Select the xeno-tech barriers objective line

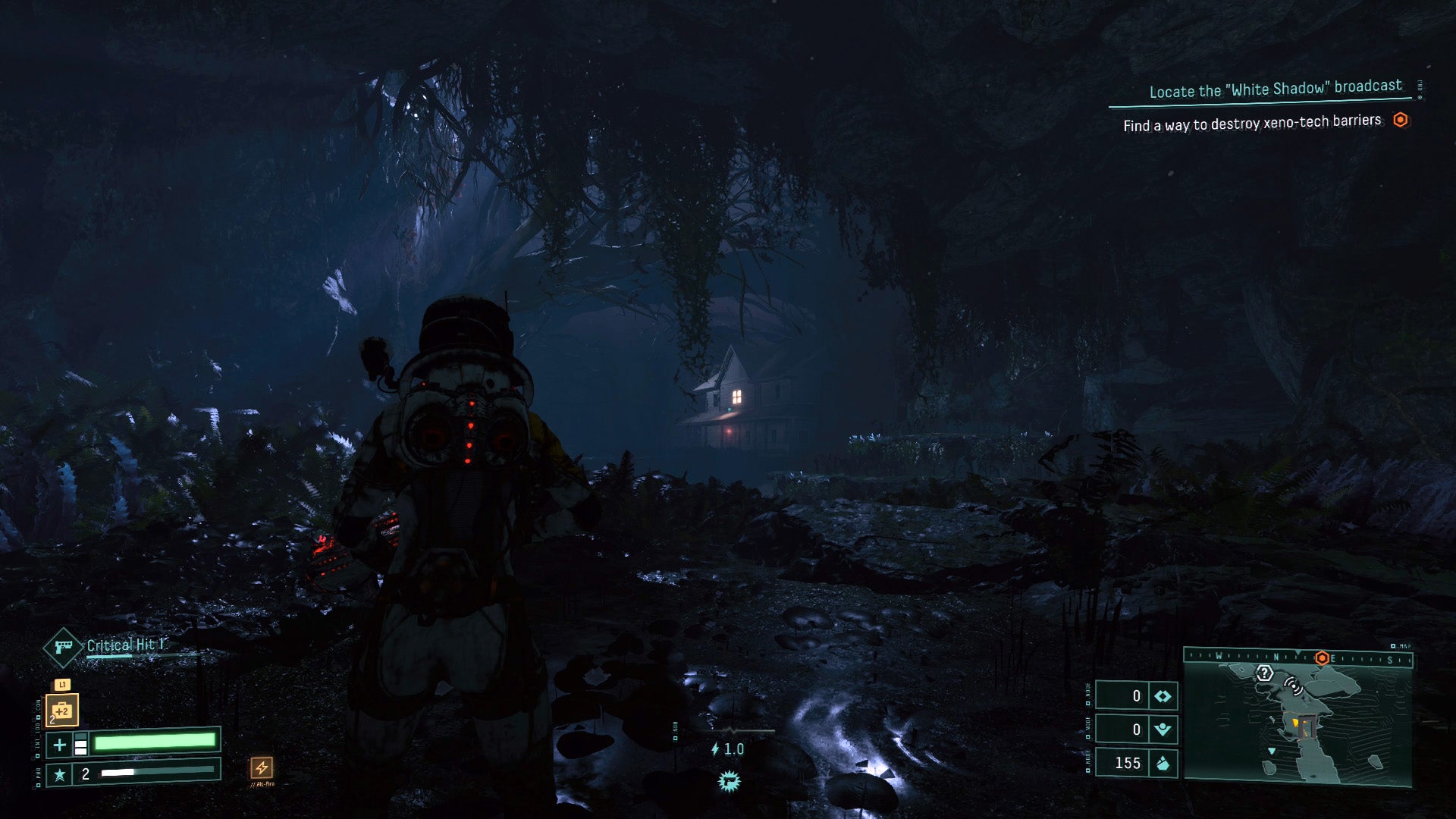1252,123
